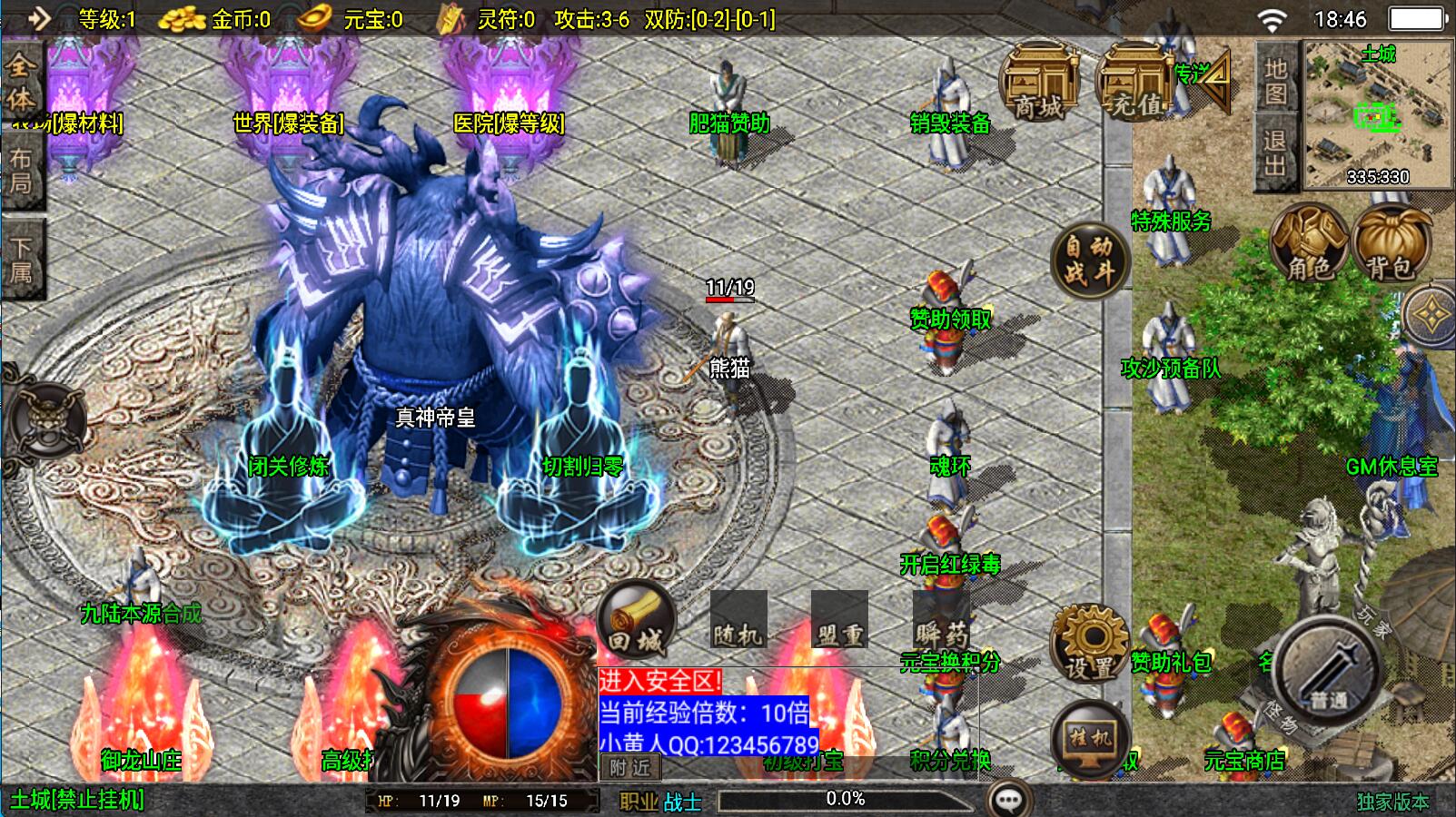Open the chat speech bubble button
The height and width of the screenshot is (817, 1456).
[1009, 800]
